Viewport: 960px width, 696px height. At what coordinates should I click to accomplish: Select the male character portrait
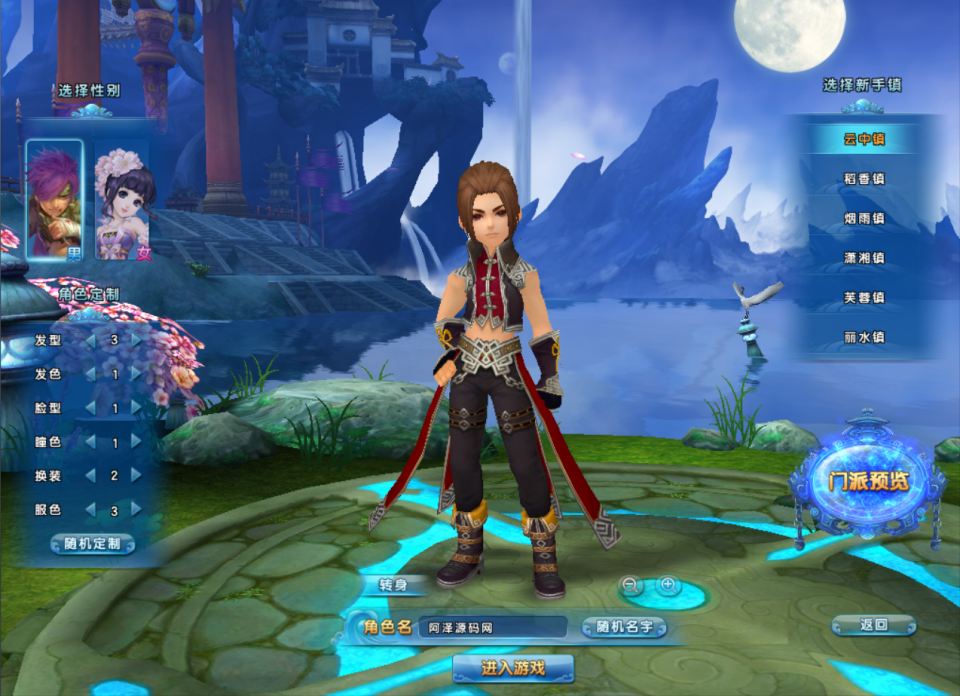coord(54,200)
